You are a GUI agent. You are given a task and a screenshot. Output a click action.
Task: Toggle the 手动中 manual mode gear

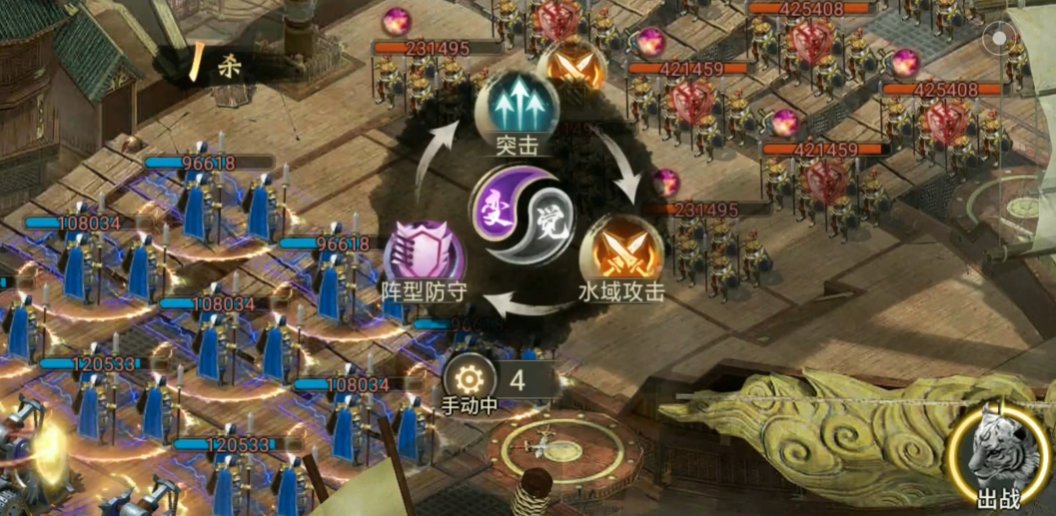468,380
